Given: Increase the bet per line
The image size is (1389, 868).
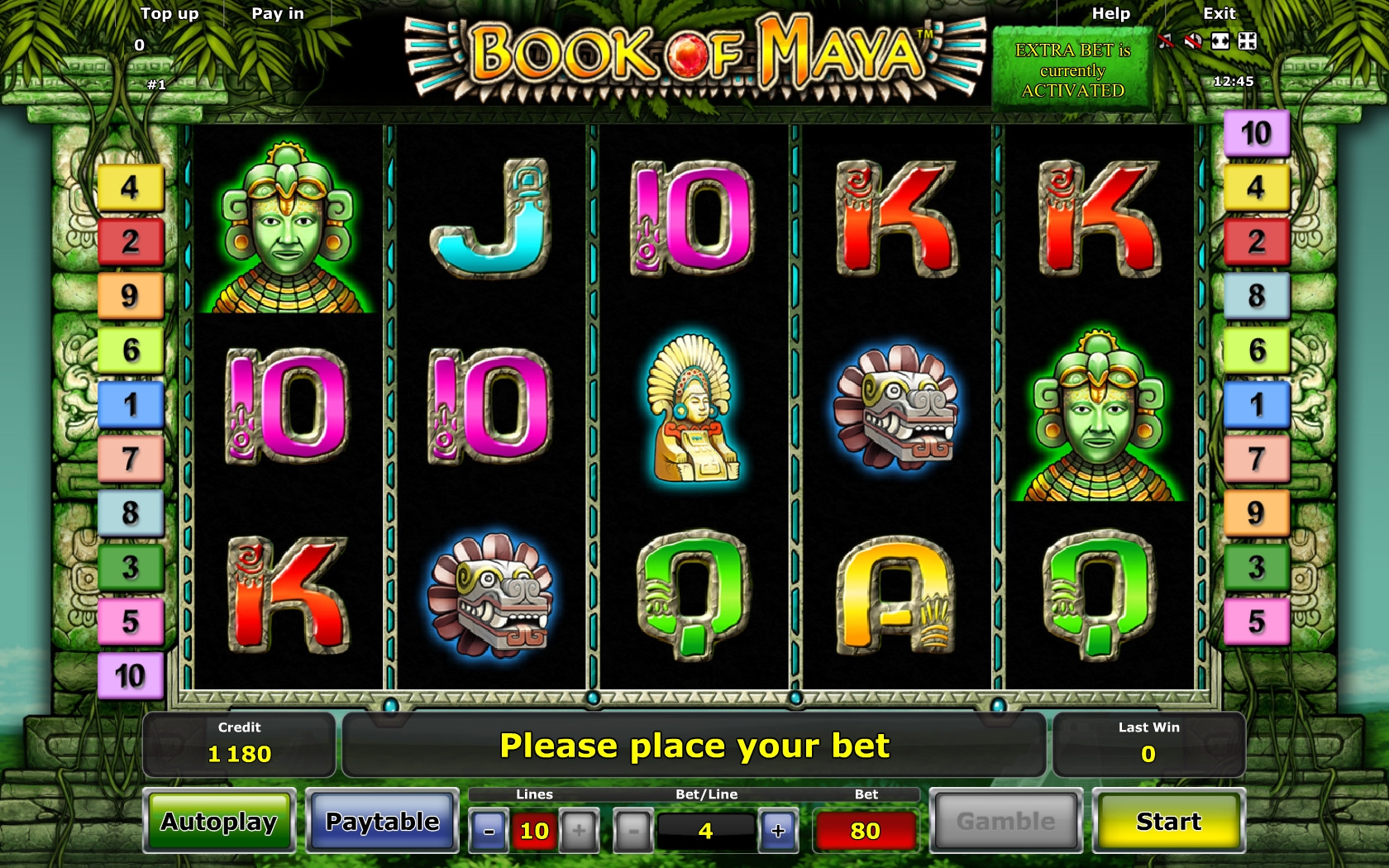Looking at the screenshot, I should click(x=778, y=831).
